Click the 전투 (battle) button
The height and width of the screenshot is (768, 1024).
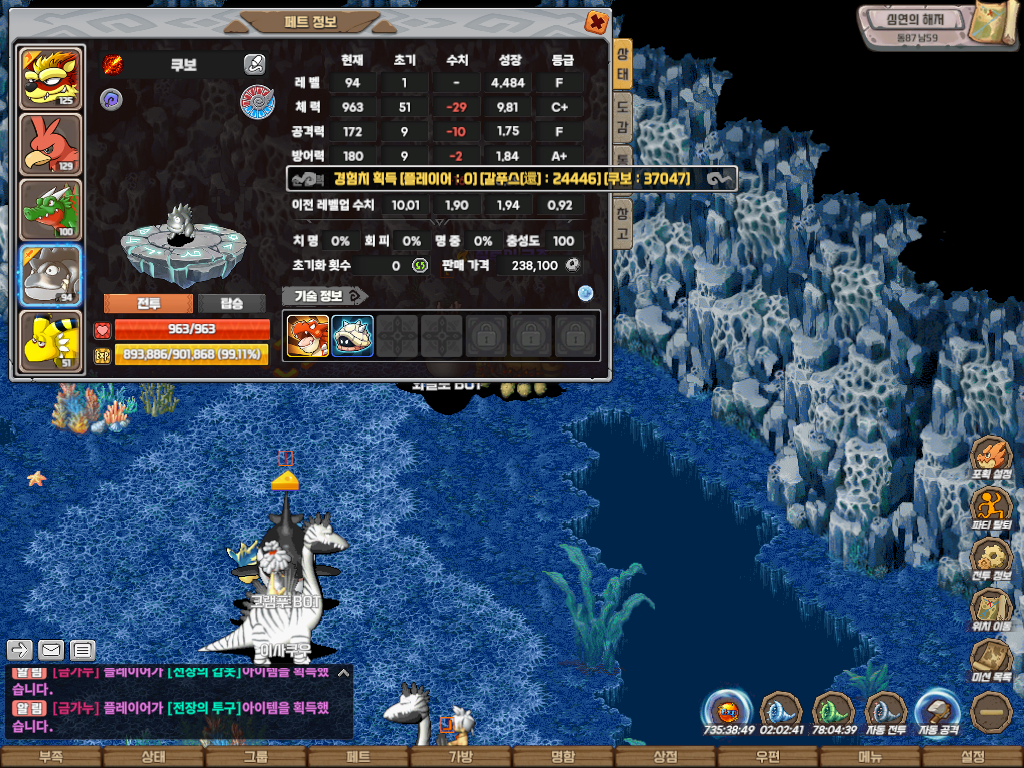[x=148, y=304]
